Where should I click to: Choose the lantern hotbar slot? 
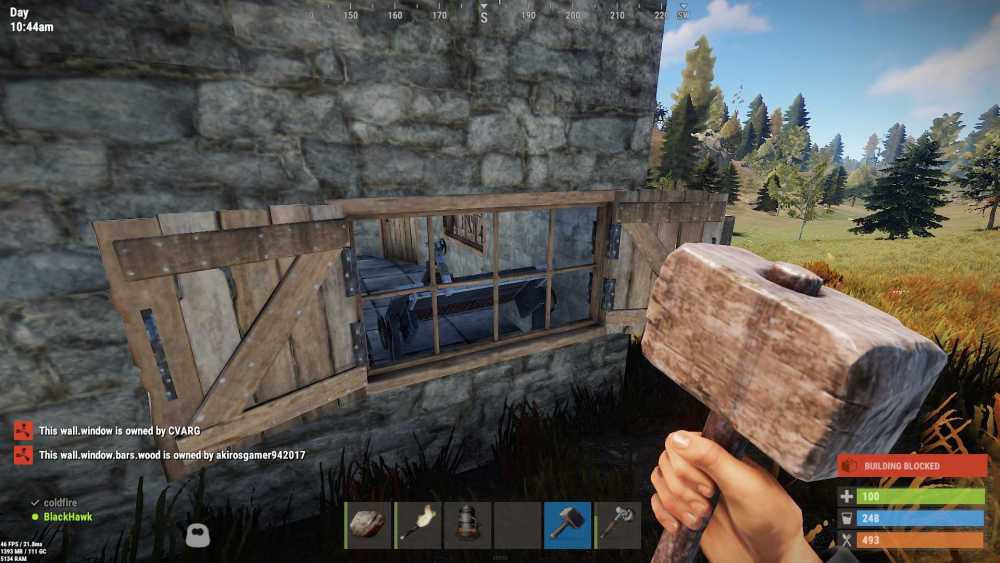(468, 525)
